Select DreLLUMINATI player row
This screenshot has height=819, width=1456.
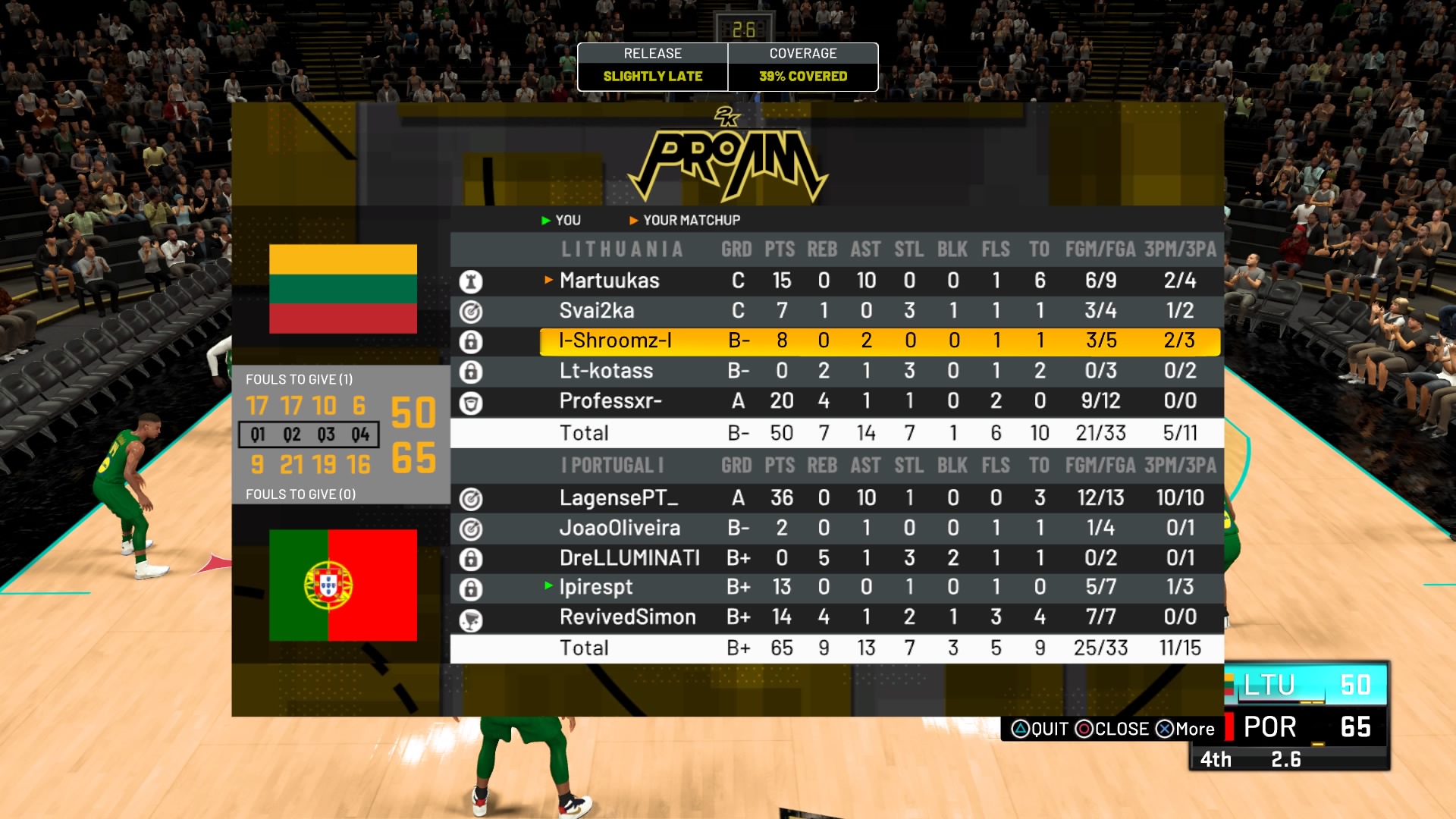[629, 559]
